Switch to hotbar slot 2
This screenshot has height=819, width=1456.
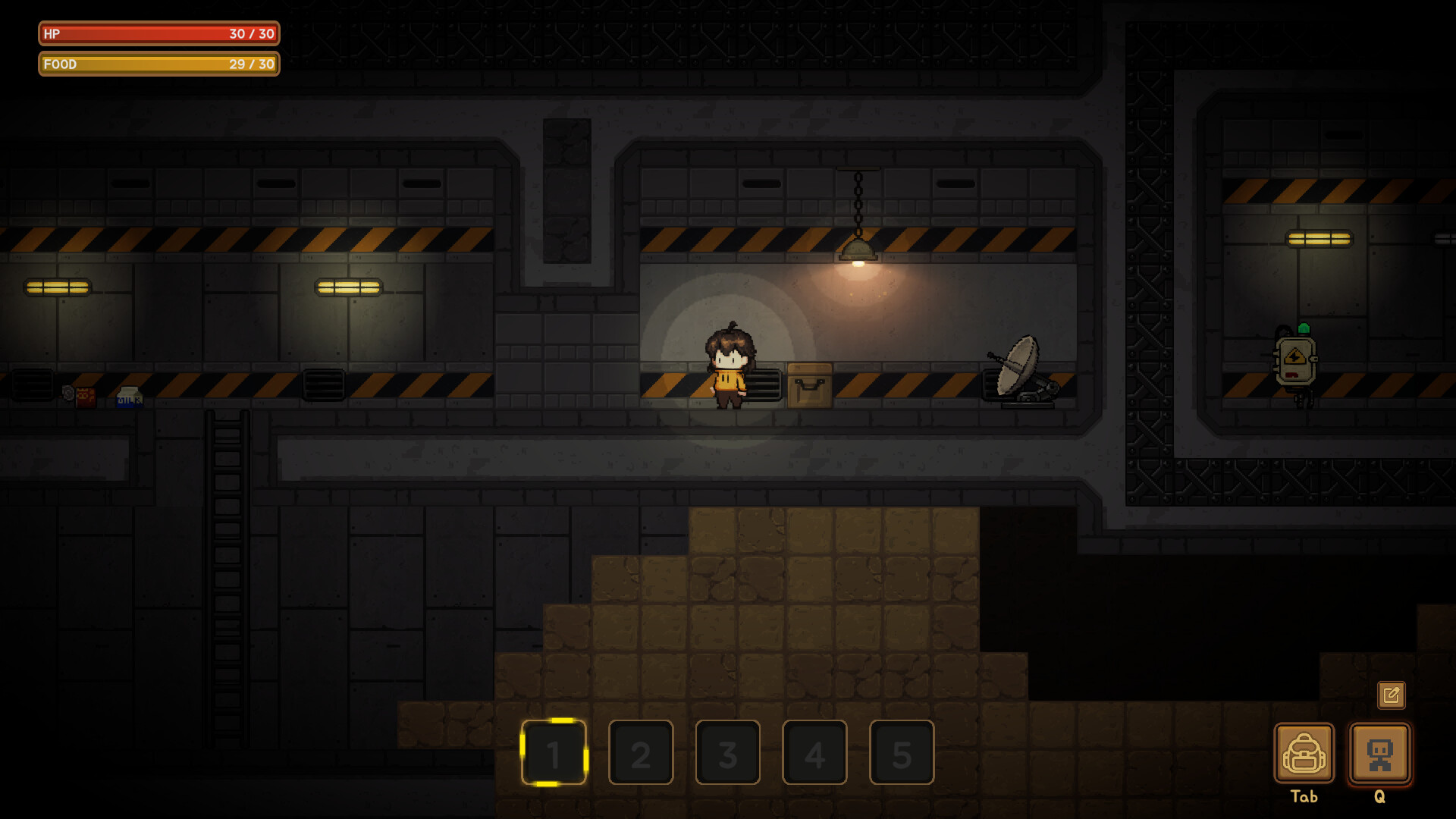point(641,755)
